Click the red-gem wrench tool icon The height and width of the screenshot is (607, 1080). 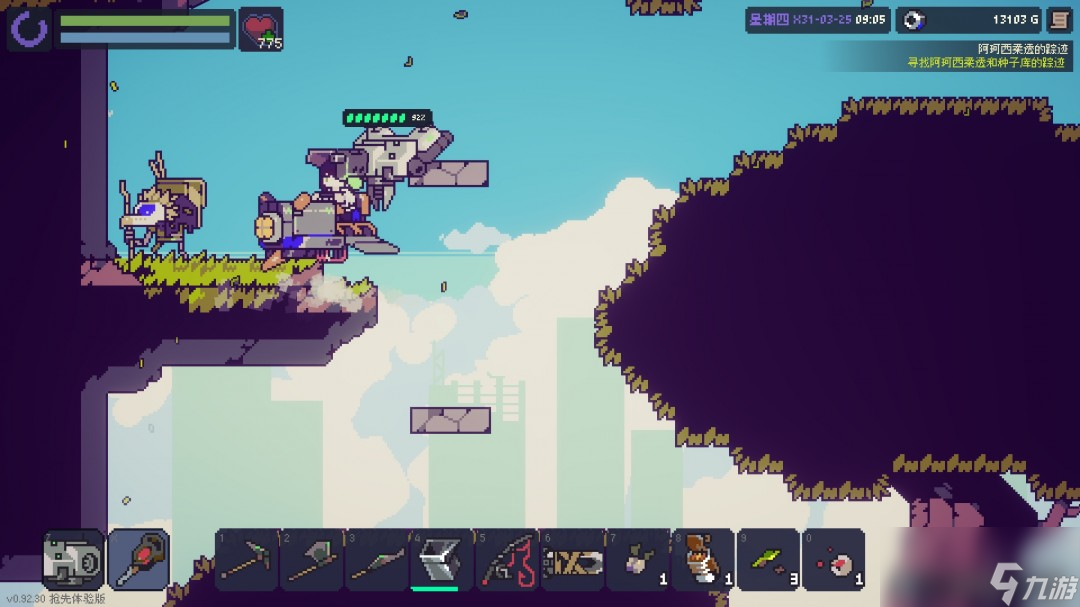[x=138, y=560]
